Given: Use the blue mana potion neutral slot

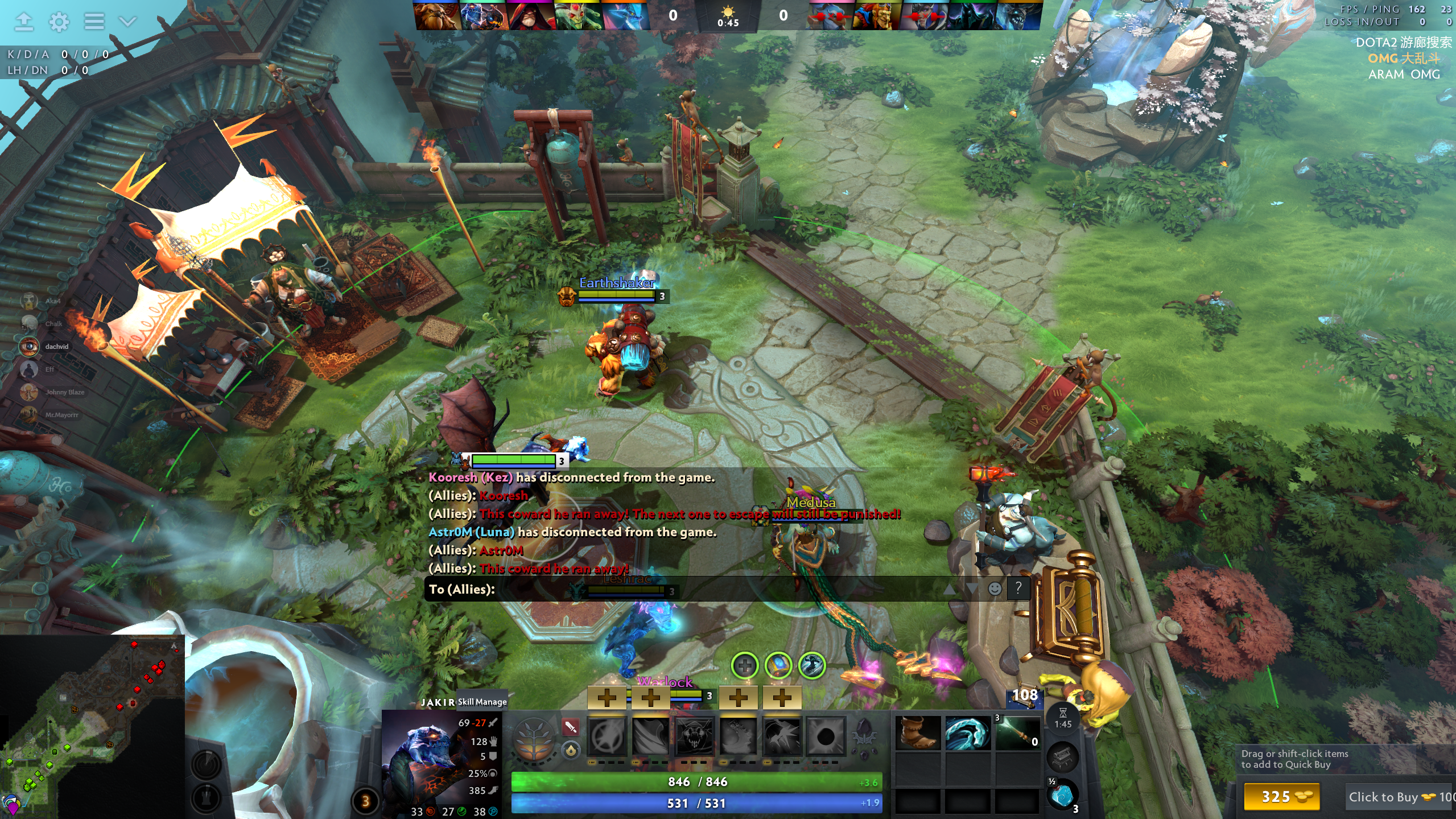Looking at the screenshot, I should click(x=1062, y=795).
